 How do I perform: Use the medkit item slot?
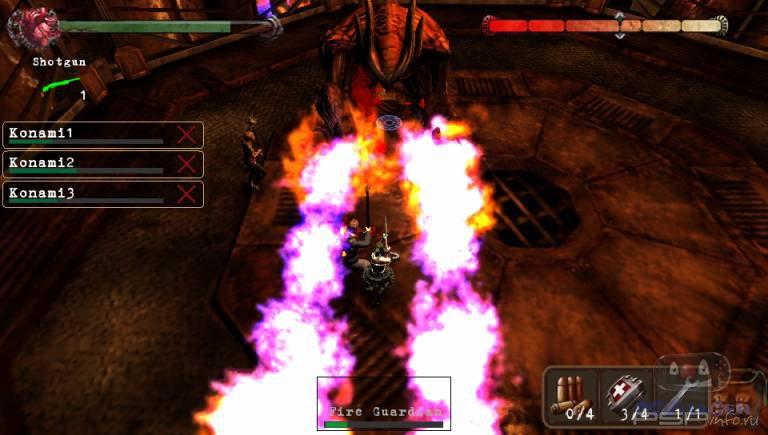click(x=628, y=393)
